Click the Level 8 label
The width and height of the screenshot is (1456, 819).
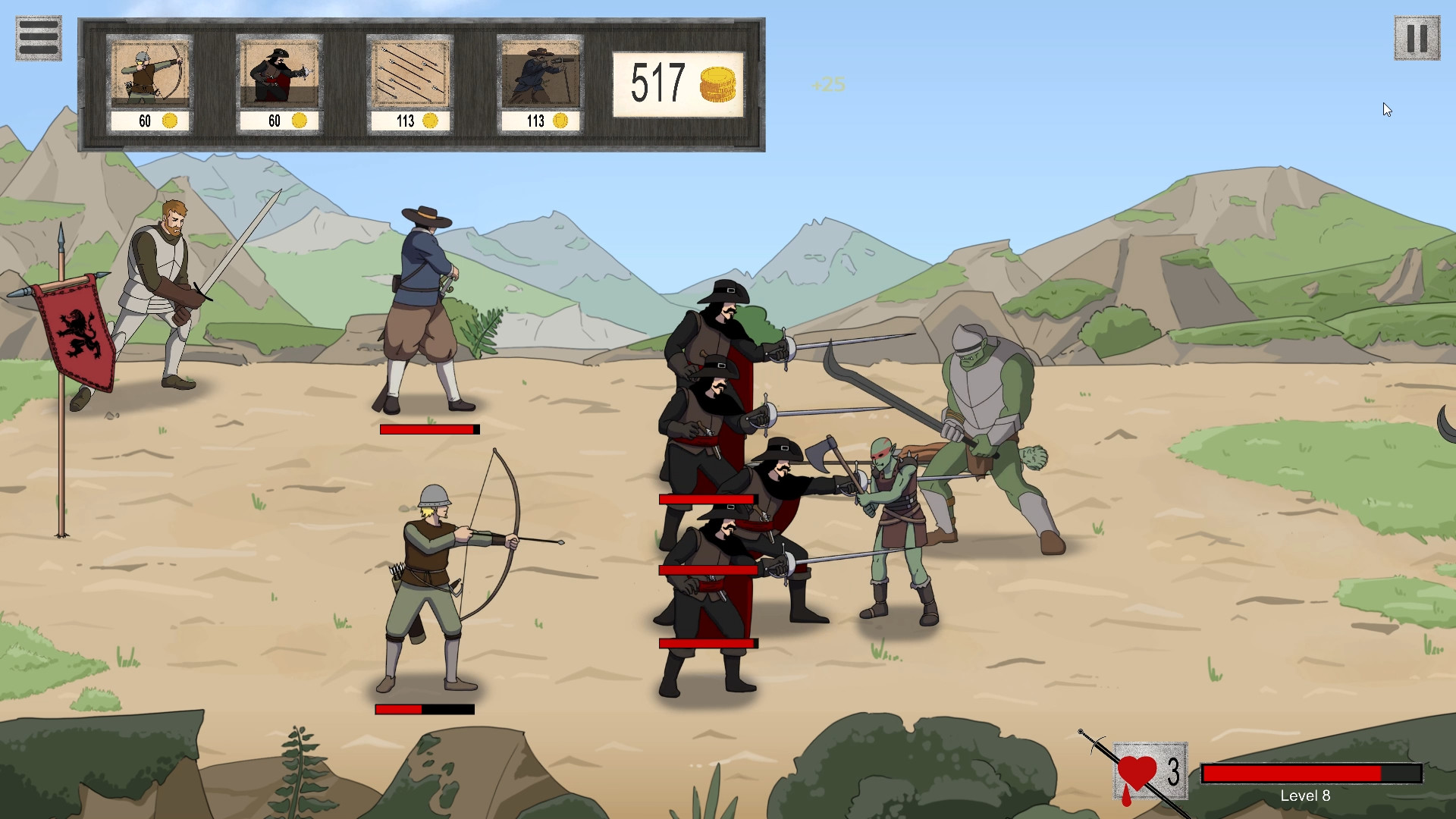[1306, 796]
